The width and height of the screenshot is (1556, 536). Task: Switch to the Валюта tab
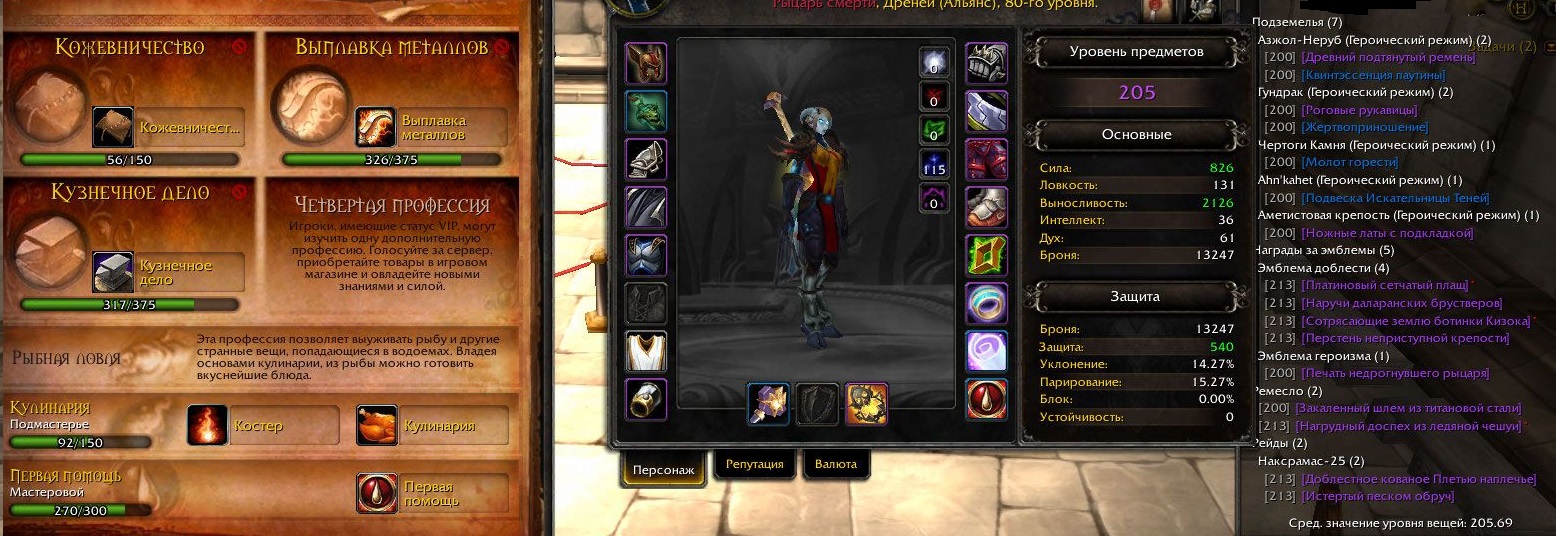[x=836, y=465]
